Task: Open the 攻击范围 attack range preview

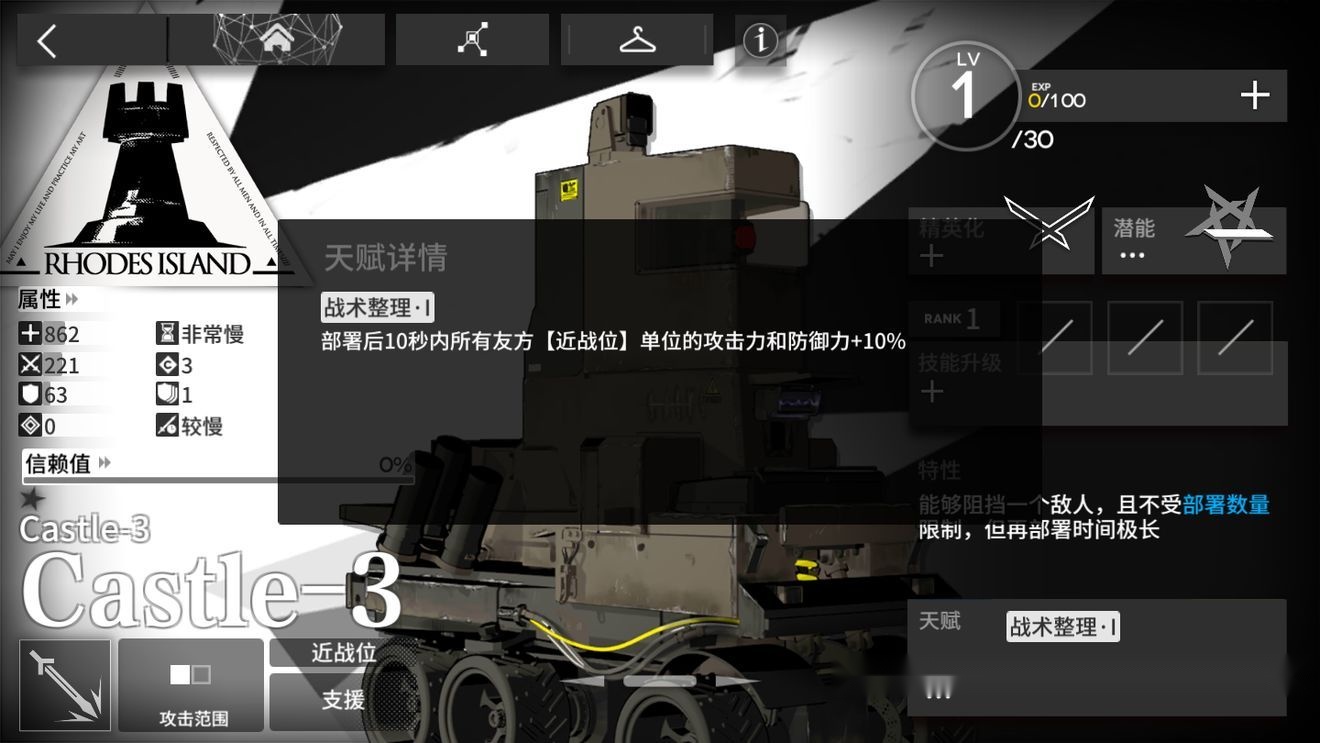Action: [190, 685]
